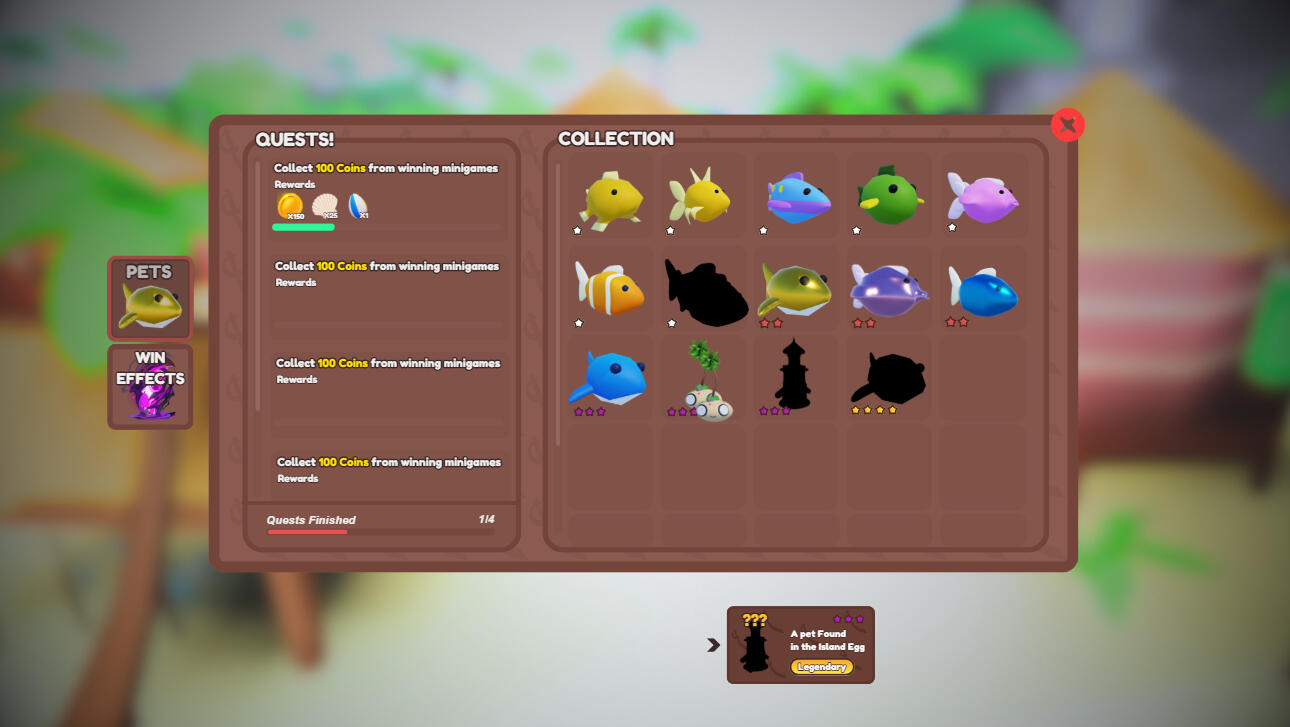1290x727 pixels.
Task: Select the locked lighthouse silhouette pet
Action: 794,376
